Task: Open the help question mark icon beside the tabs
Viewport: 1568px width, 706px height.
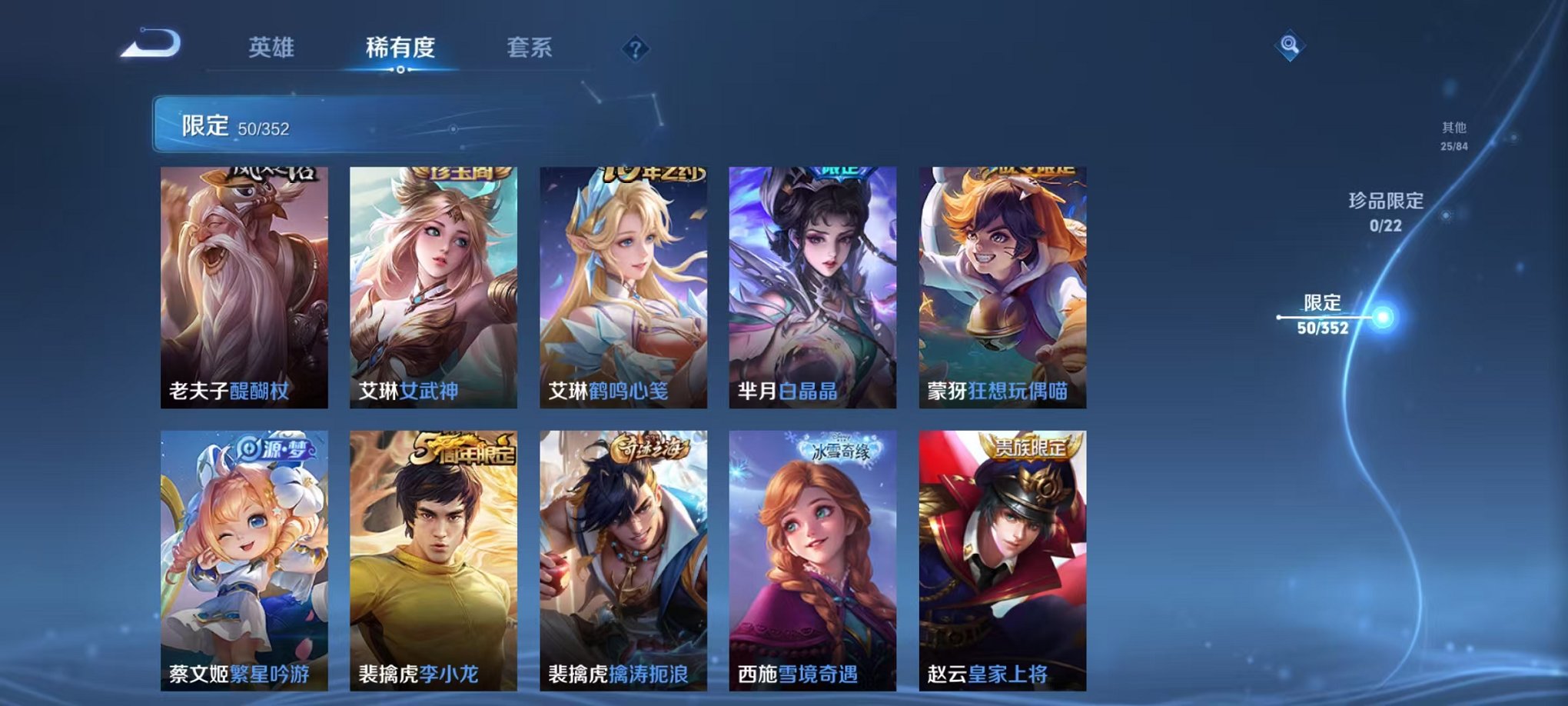Action: (635, 49)
